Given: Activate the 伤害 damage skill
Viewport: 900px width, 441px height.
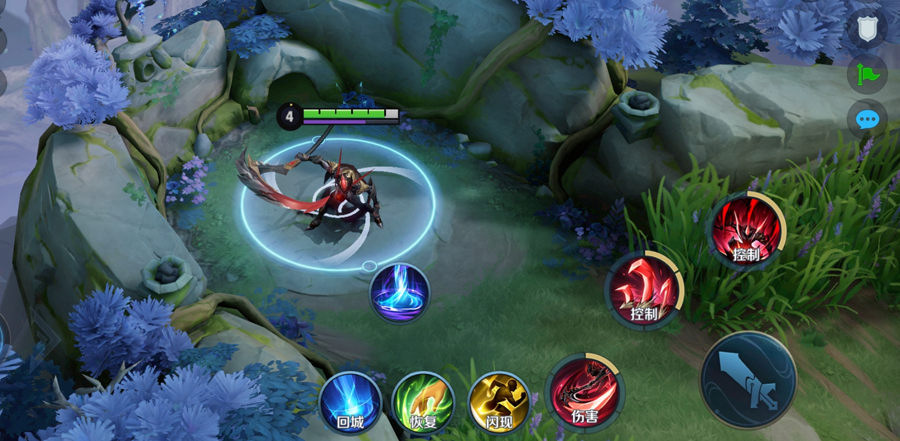Looking at the screenshot, I should tap(584, 391).
